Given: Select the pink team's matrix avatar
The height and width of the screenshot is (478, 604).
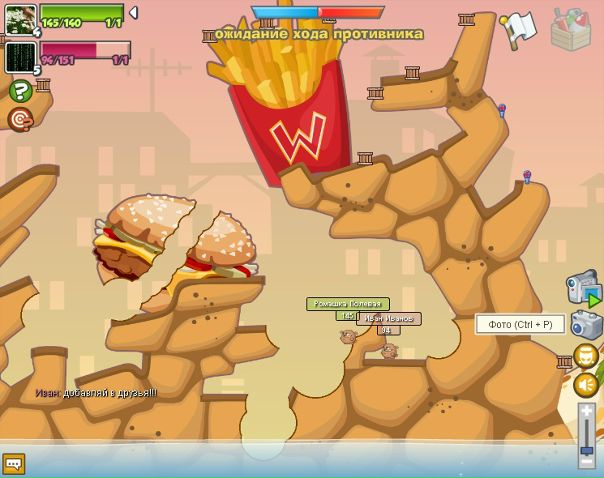Looking at the screenshot, I should point(20,57).
